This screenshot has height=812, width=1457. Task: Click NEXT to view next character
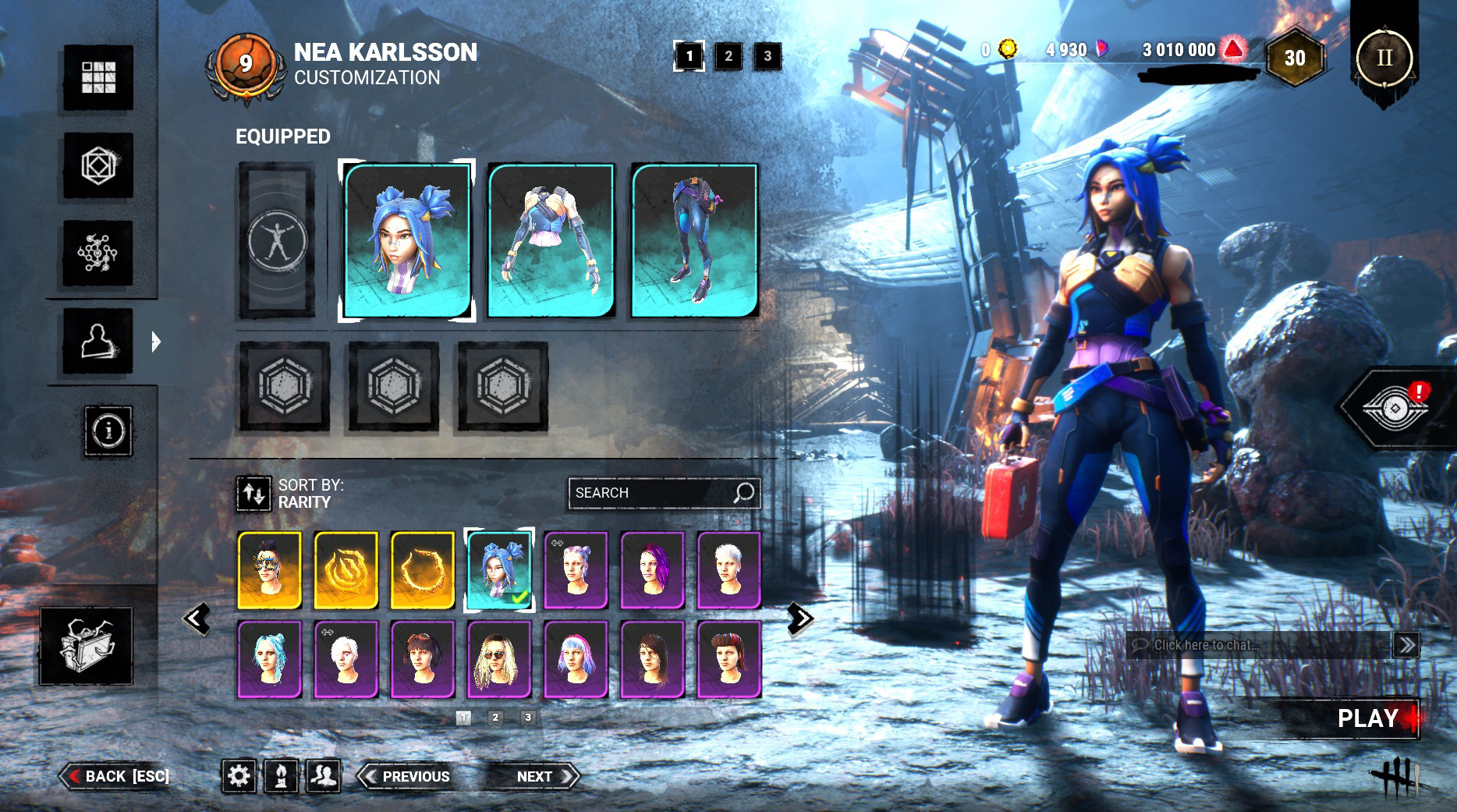point(534,776)
